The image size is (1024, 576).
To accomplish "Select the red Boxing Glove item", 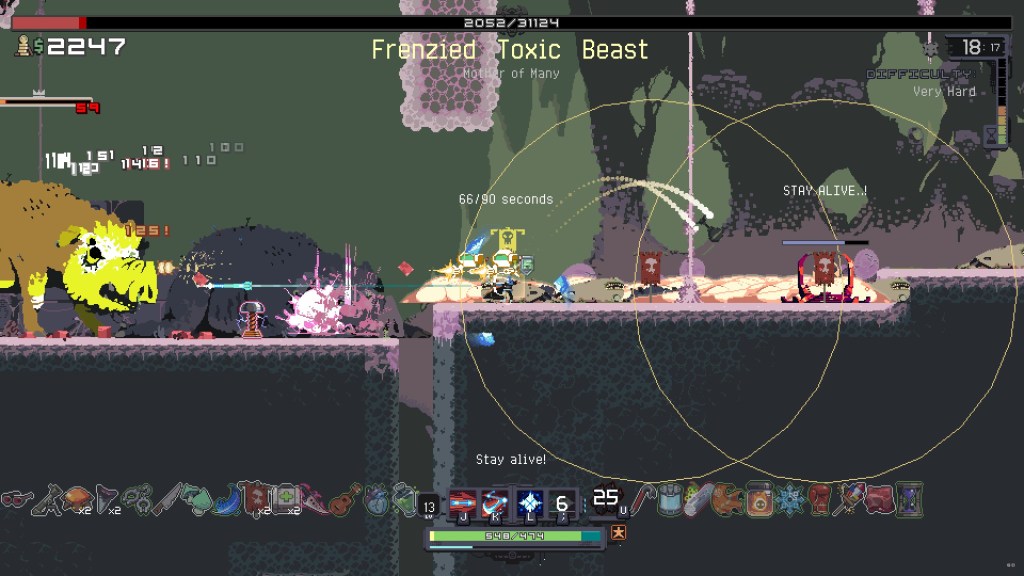I will 820,498.
